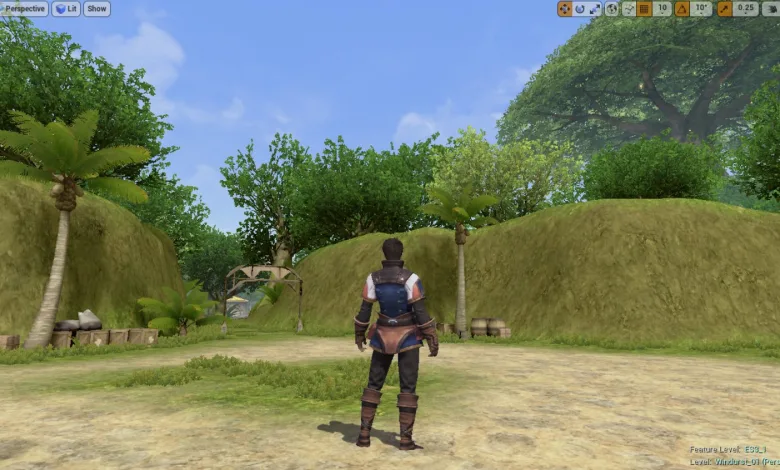The image size is (780, 470).
Task: Open the camera speed setting
Action: [x=770, y=9]
